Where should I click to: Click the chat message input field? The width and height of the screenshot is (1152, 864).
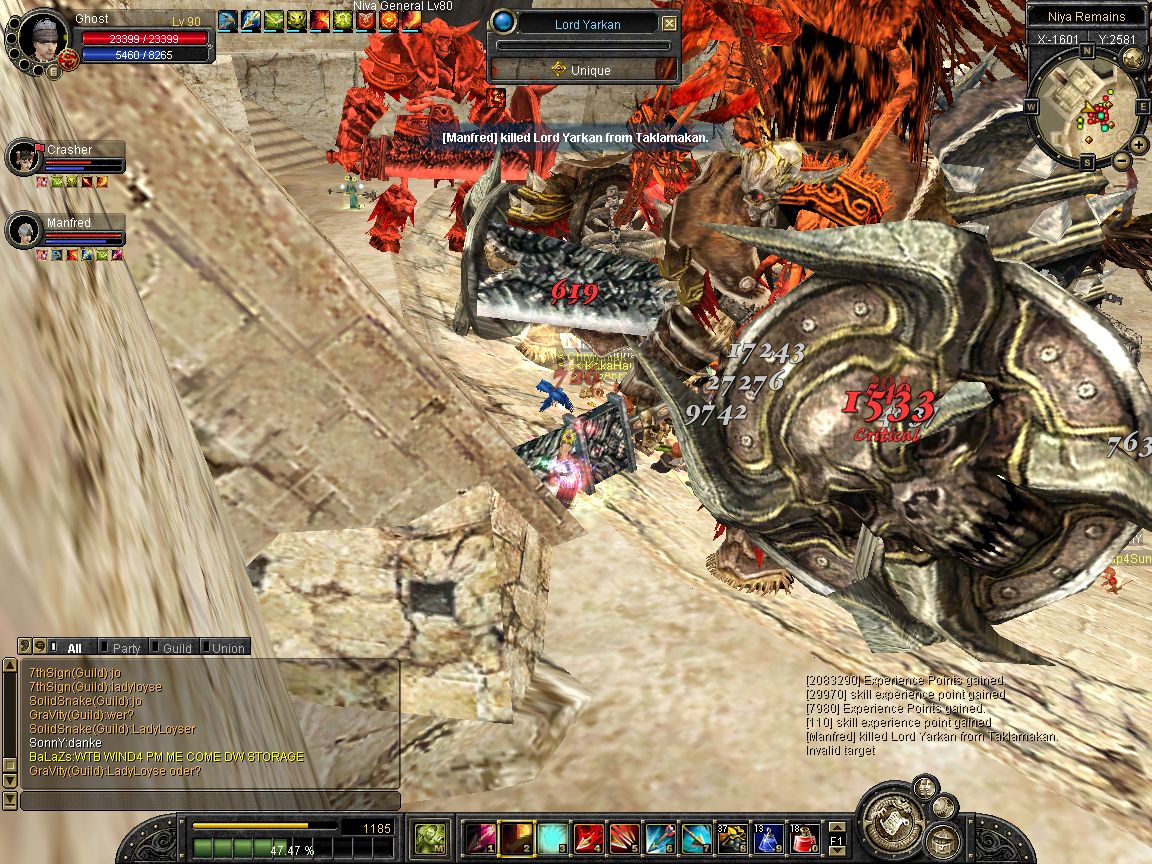[x=210, y=801]
